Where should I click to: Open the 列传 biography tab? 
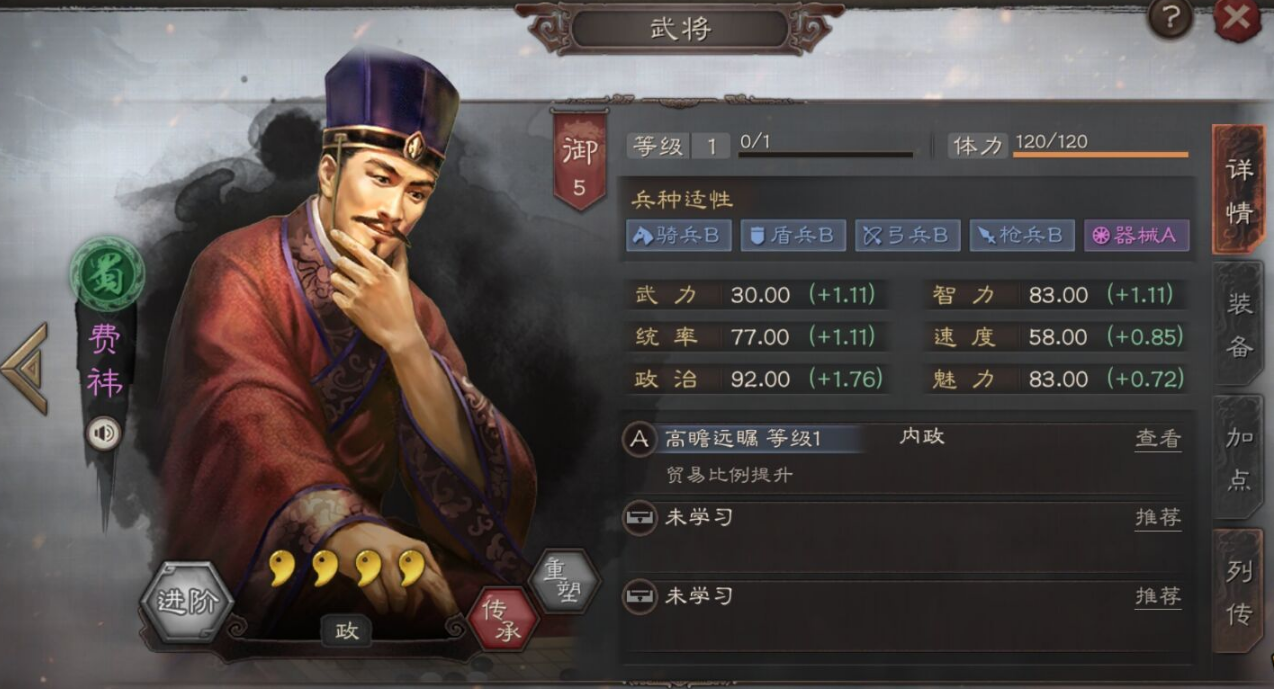[1239, 590]
